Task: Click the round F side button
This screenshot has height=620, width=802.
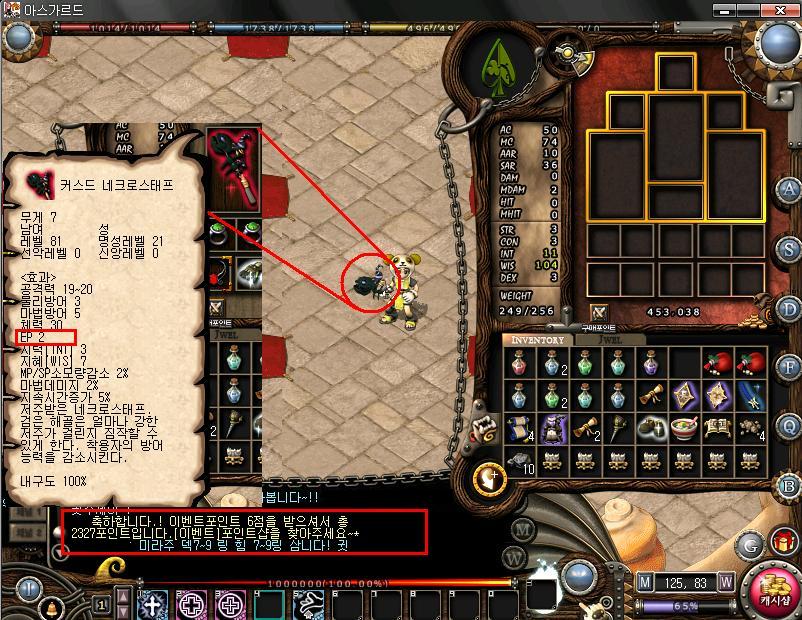Action: tap(790, 366)
